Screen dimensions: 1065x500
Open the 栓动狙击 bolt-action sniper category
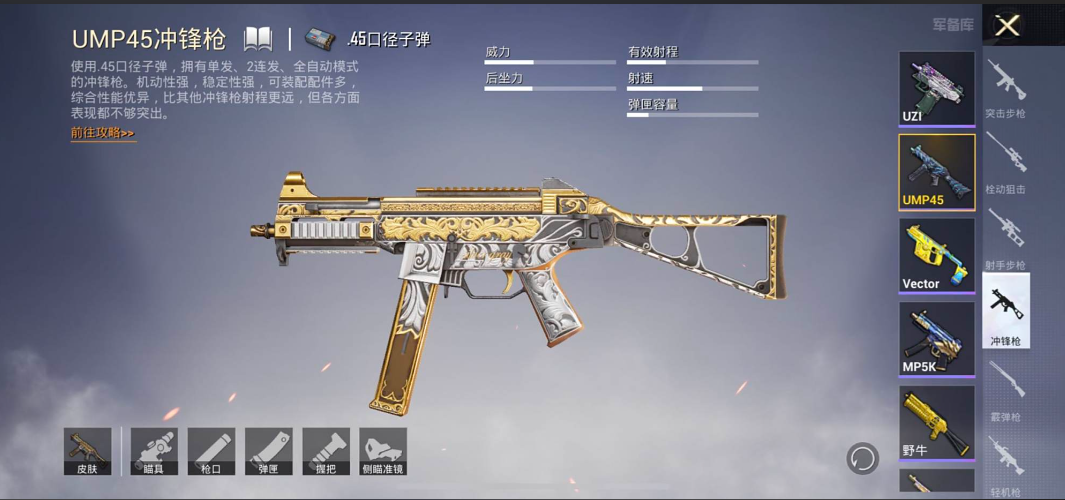(x=1005, y=163)
